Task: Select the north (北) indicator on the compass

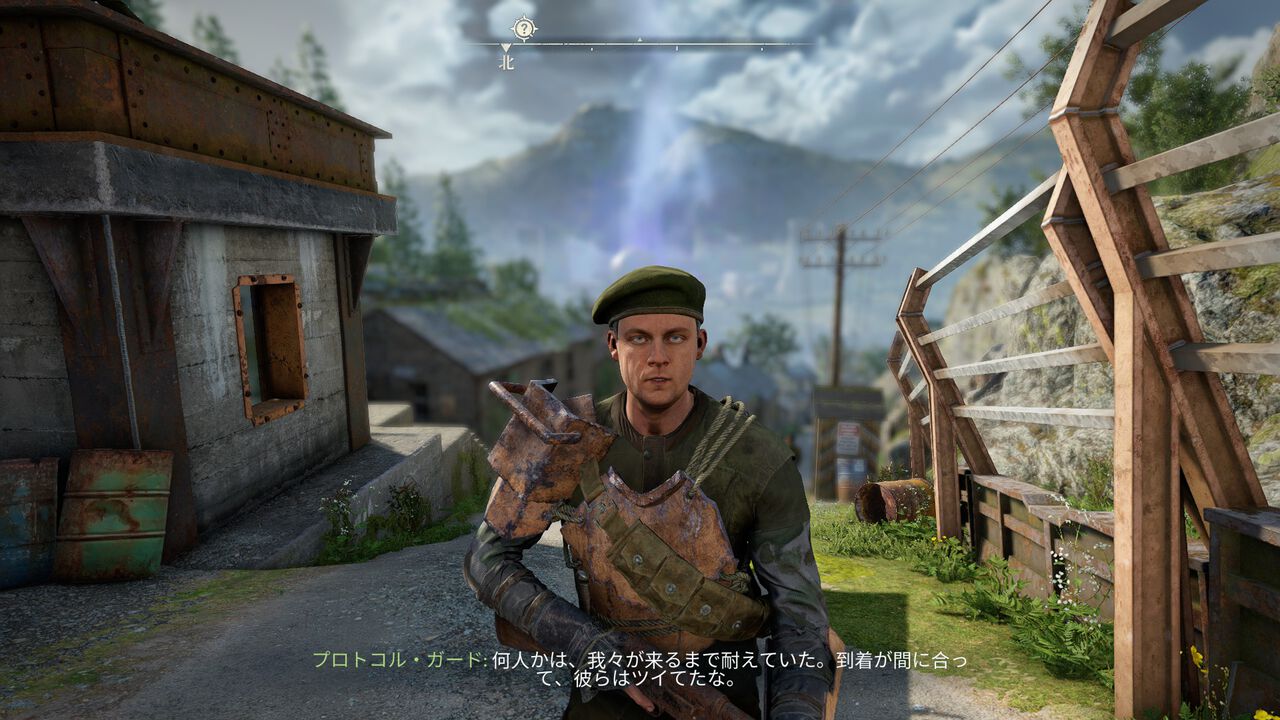Action: tap(506, 62)
